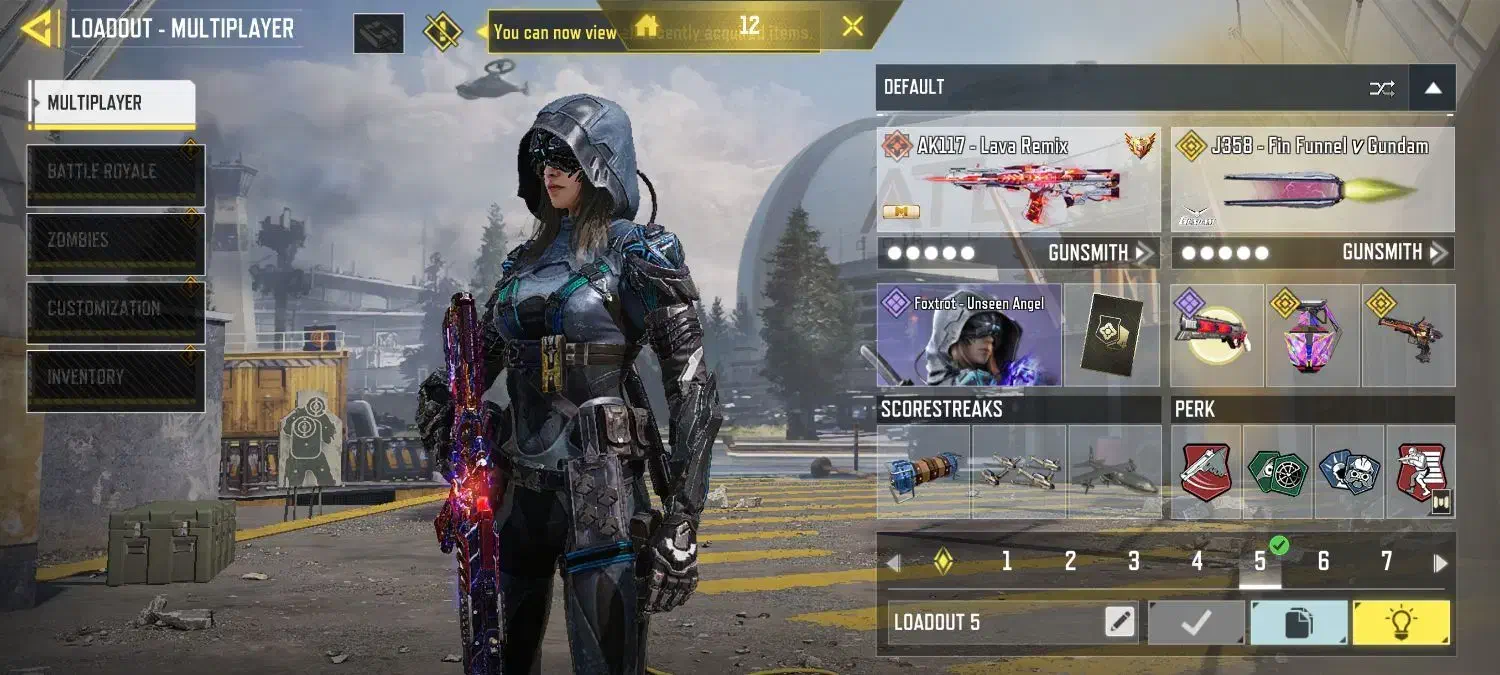
Task: Open Gunsmith for the AK117
Action: pos(1100,253)
